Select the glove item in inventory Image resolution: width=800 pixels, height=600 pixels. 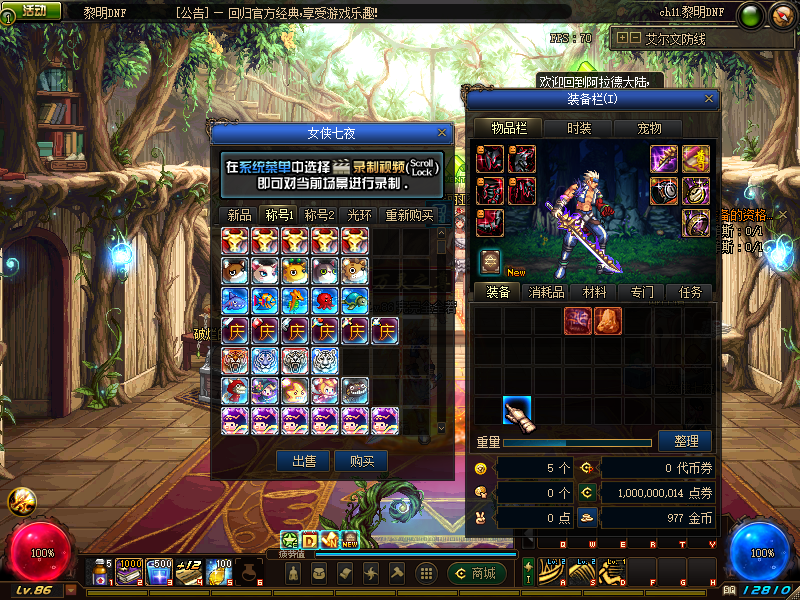(517, 411)
